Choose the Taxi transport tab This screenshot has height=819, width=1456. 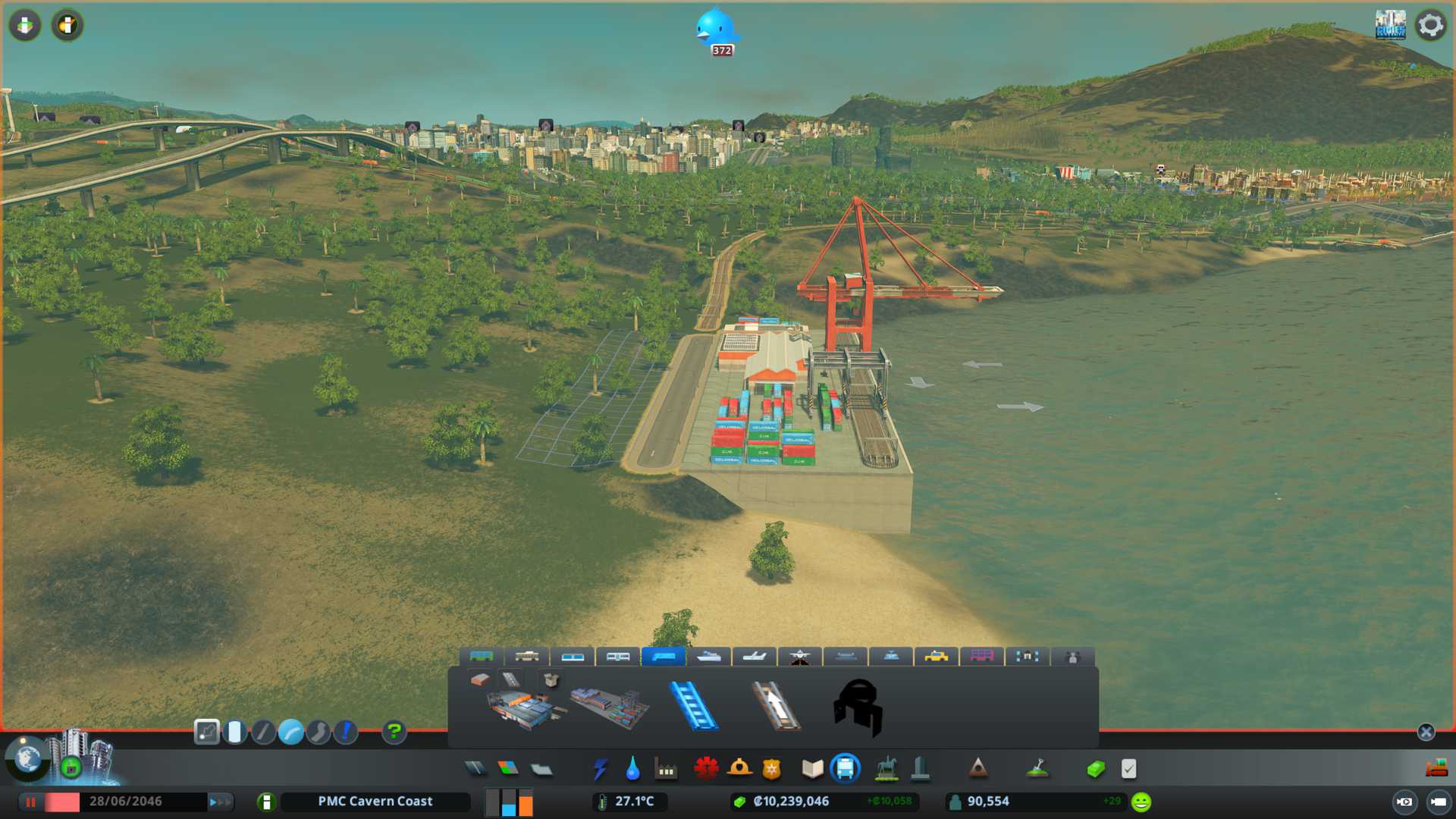(937, 656)
